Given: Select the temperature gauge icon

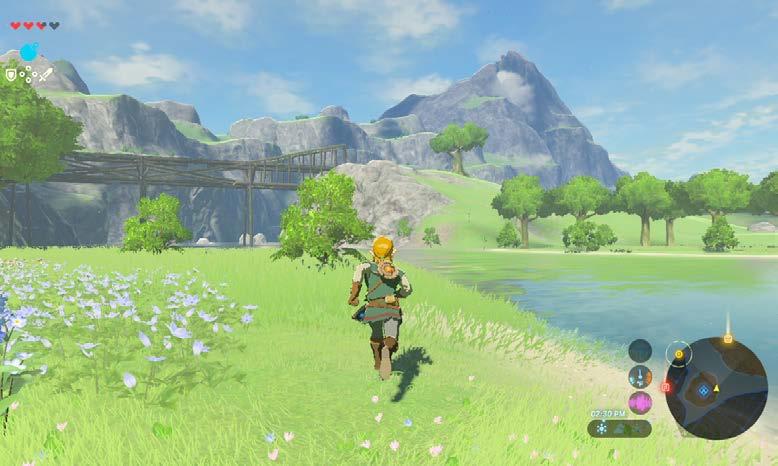Looking at the screenshot, I should point(640,377).
